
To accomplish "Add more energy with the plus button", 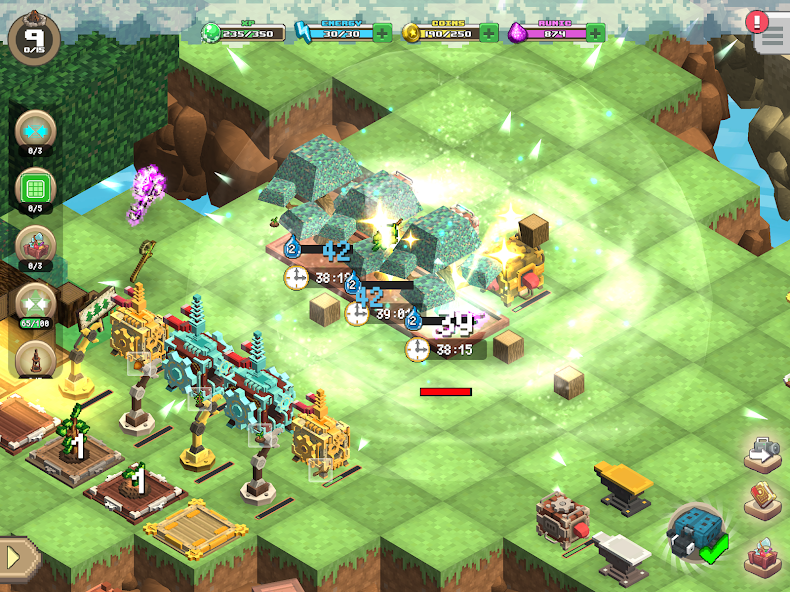I will pyautogui.click(x=383, y=32).
